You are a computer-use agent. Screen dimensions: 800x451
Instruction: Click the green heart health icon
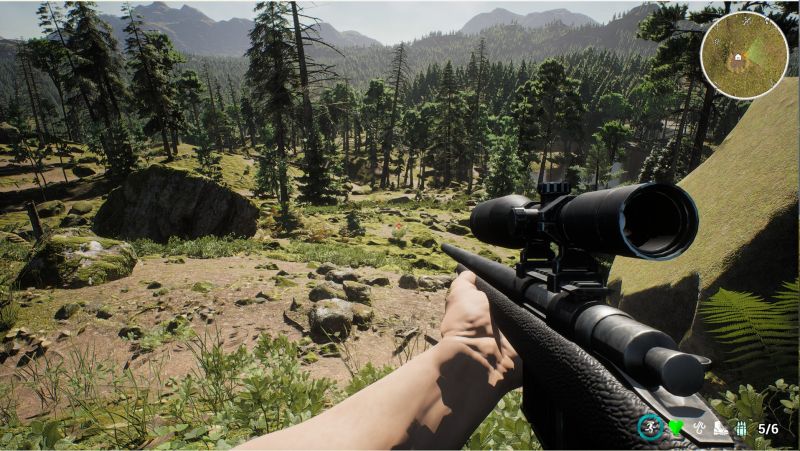675,428
